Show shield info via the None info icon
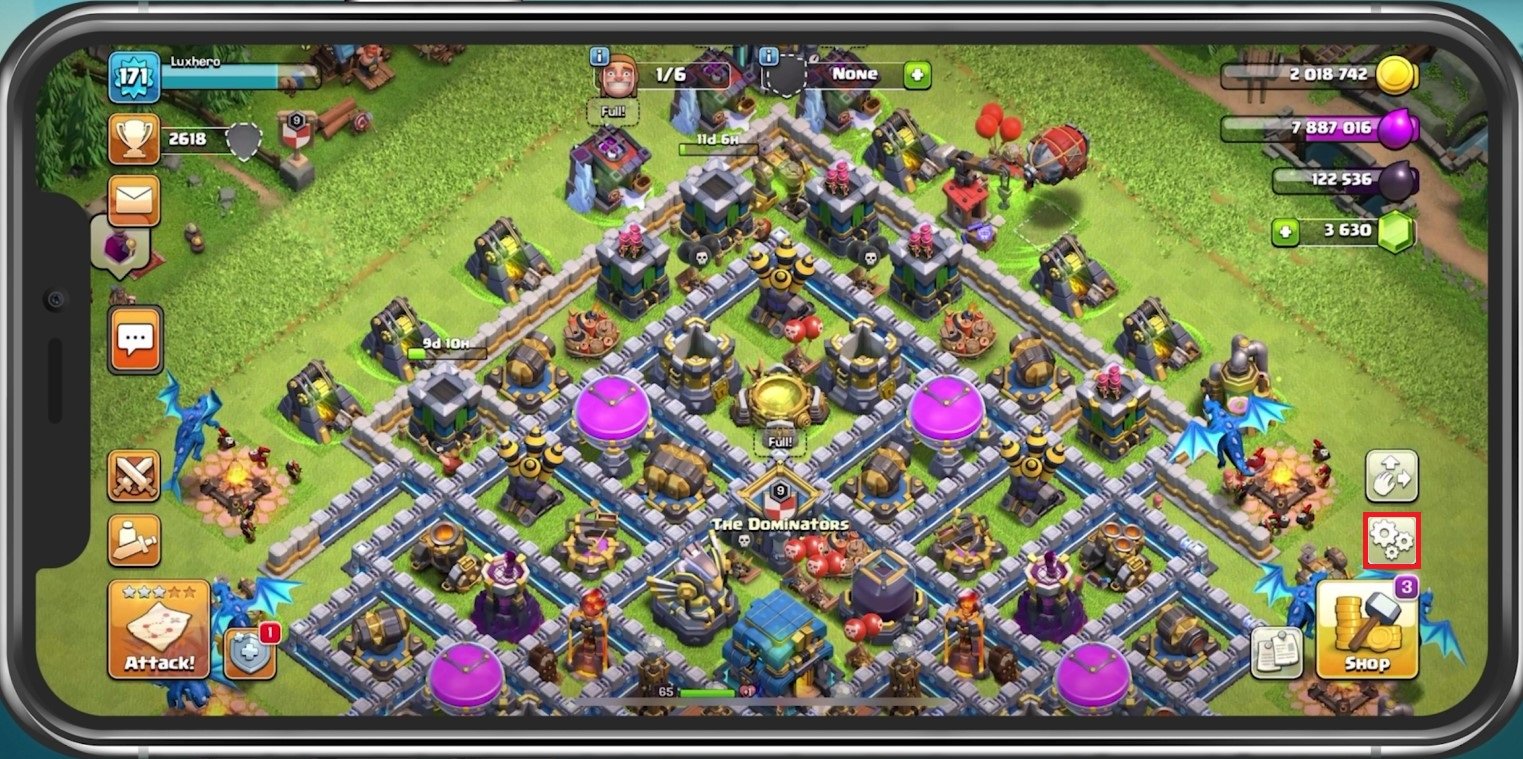 point(769,56)
